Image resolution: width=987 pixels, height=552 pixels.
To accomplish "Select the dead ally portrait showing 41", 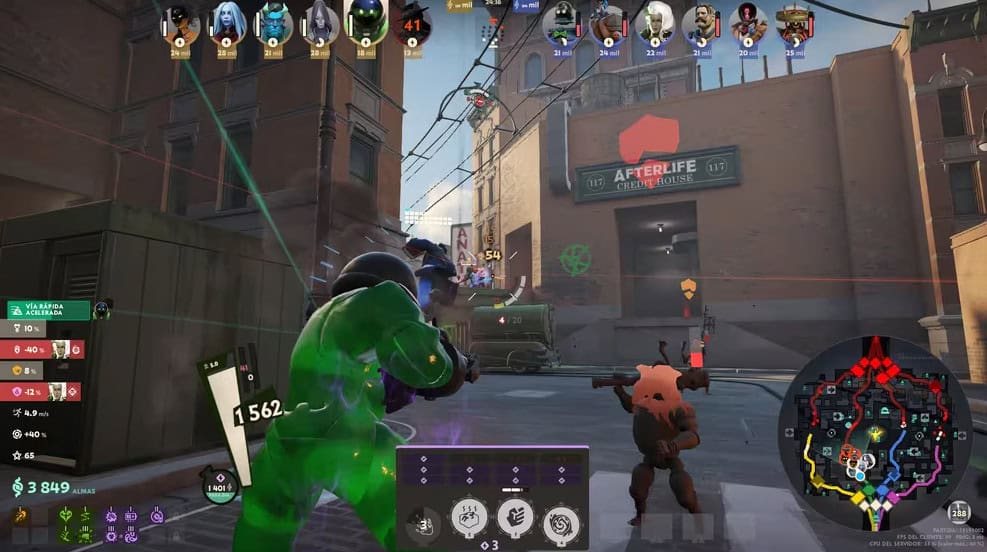I will tap(411, 24).
